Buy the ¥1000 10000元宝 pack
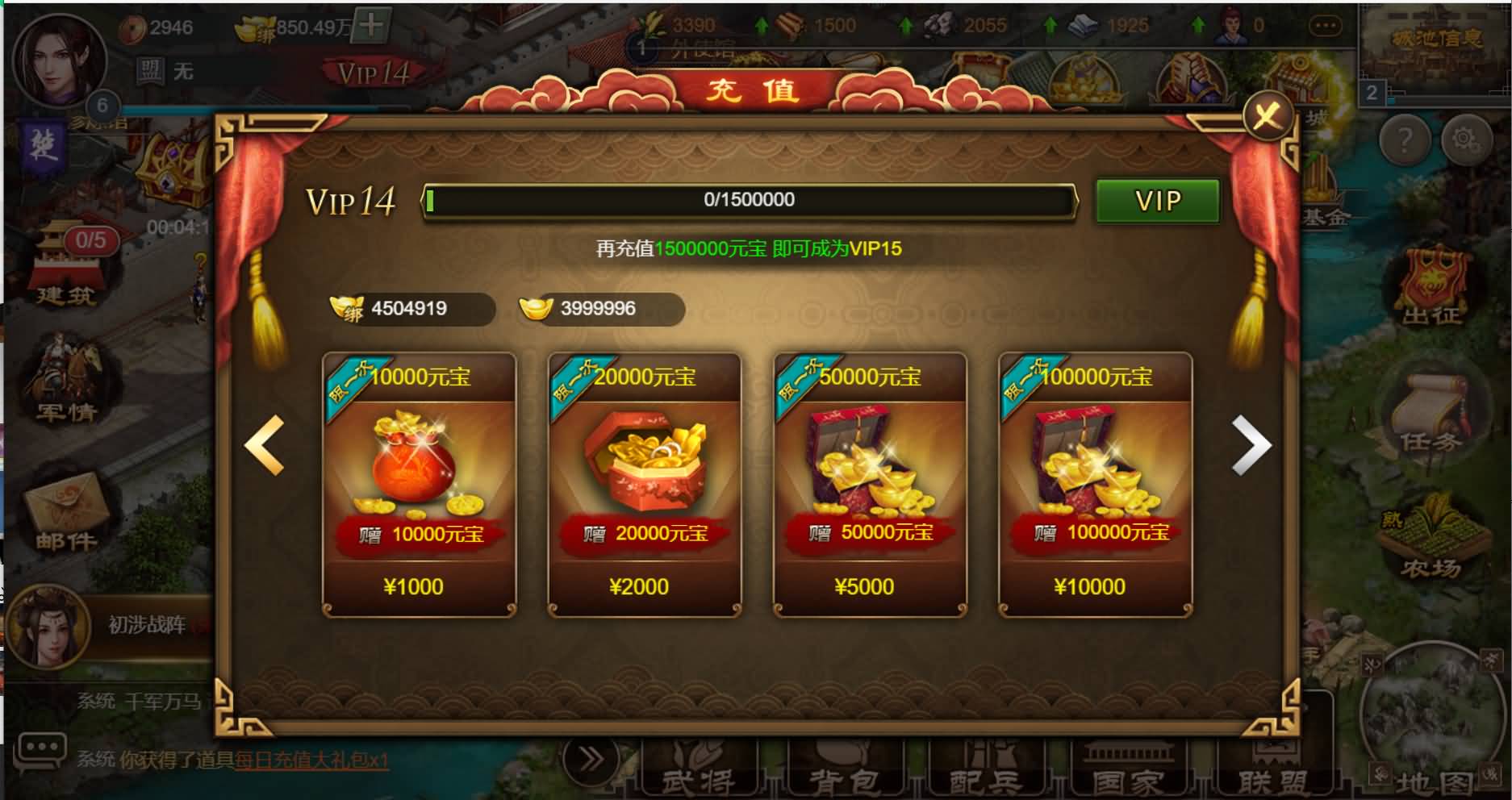The width and height of the screenshot is (1512, 800). pos(419,485)
